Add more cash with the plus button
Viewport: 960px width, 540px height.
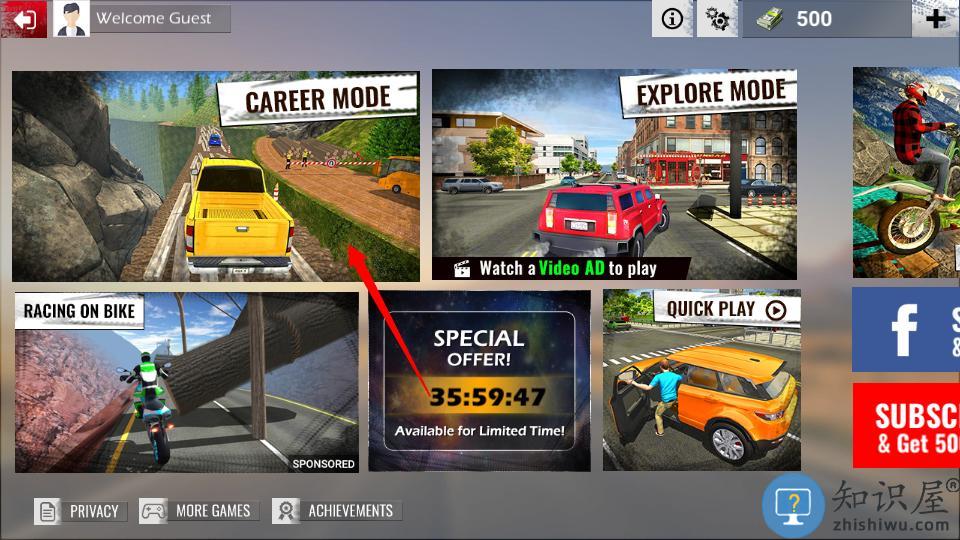[x=935, y=19]
